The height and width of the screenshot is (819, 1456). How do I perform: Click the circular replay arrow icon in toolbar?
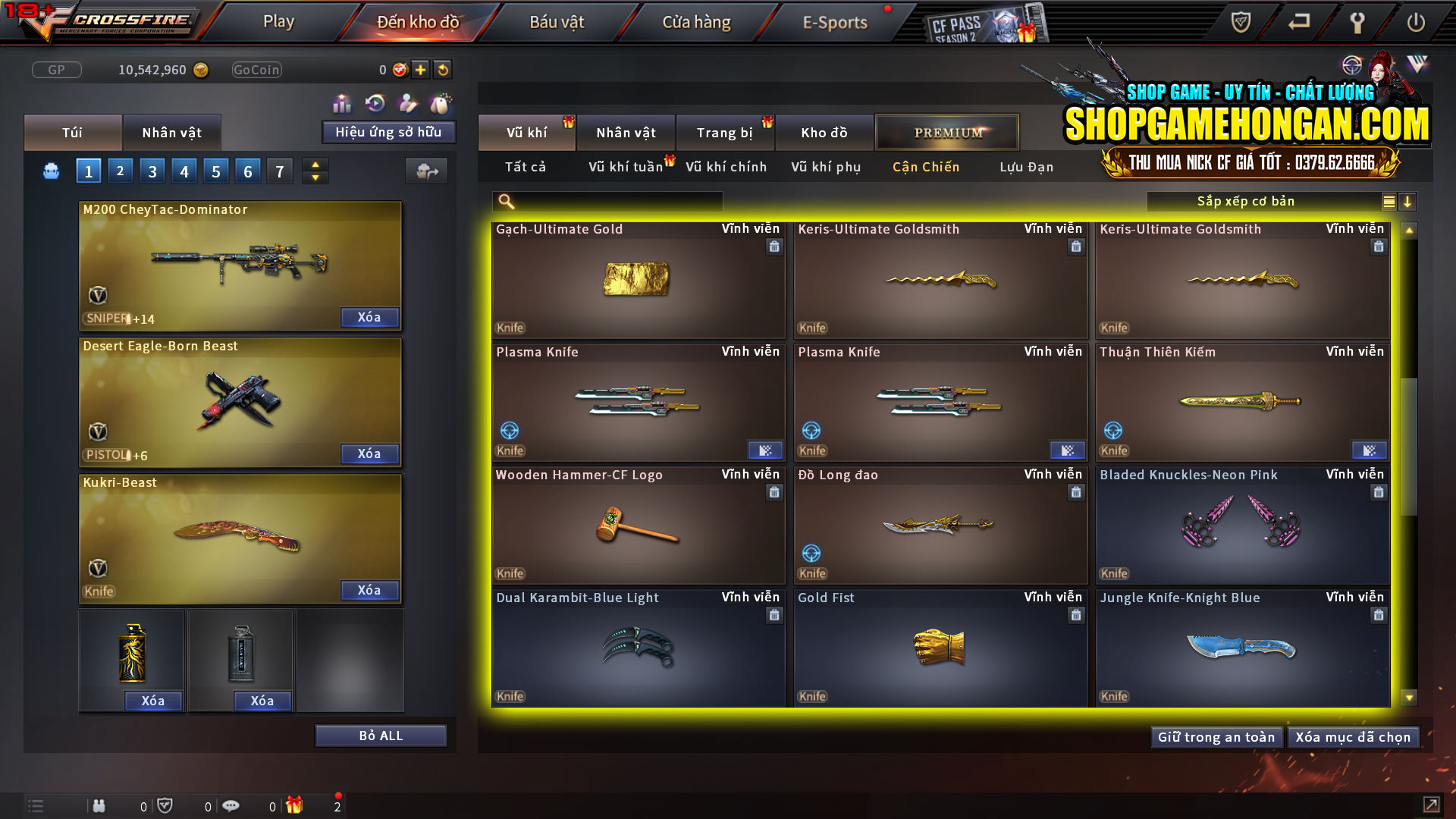[375, 101]
